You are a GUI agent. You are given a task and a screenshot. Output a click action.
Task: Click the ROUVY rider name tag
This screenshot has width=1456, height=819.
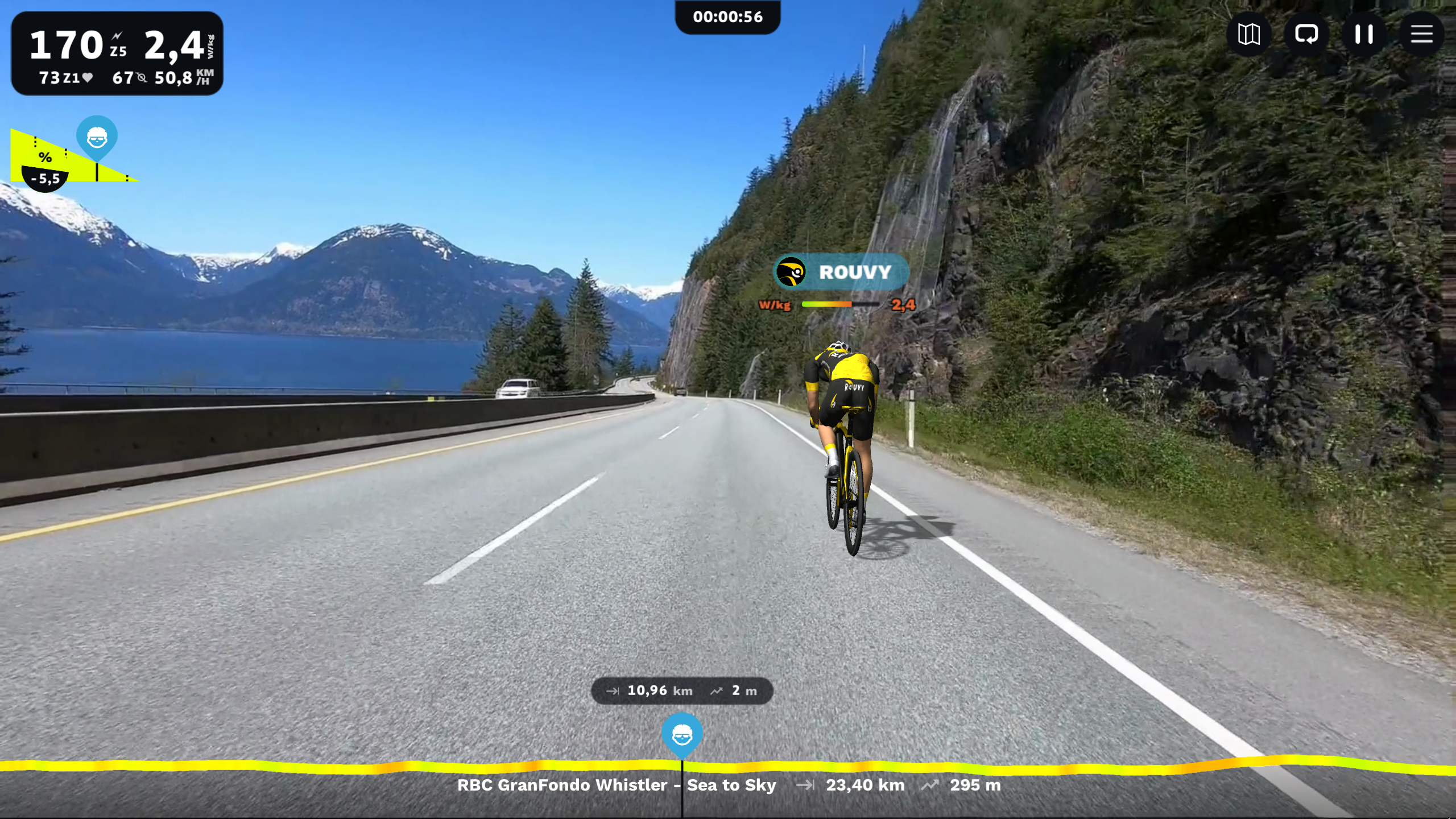pos(841,272)
